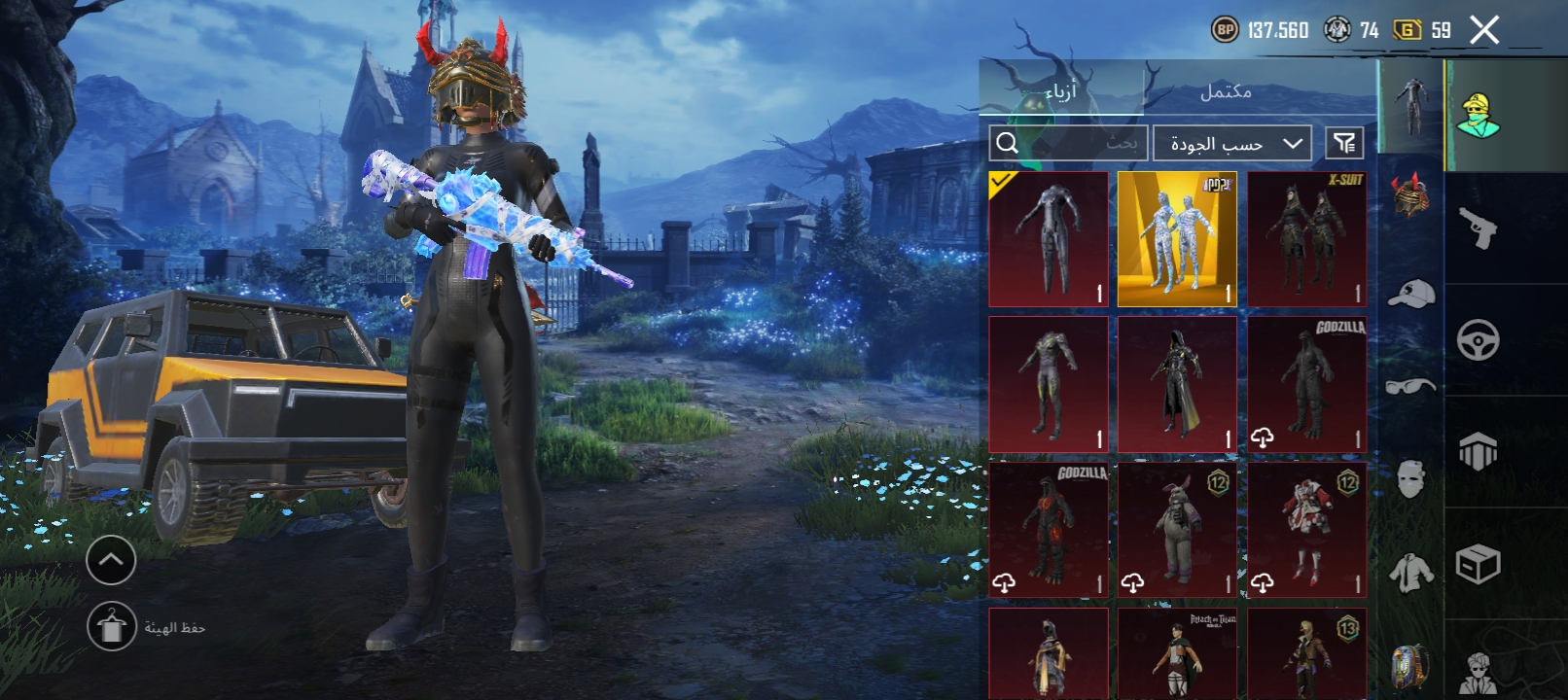Image resolution: width=1568 pixels, height=700 pixels.
Task: Switch to the أزياء outfits tab
Action: pyautogui.click(x=1060, y=91)
